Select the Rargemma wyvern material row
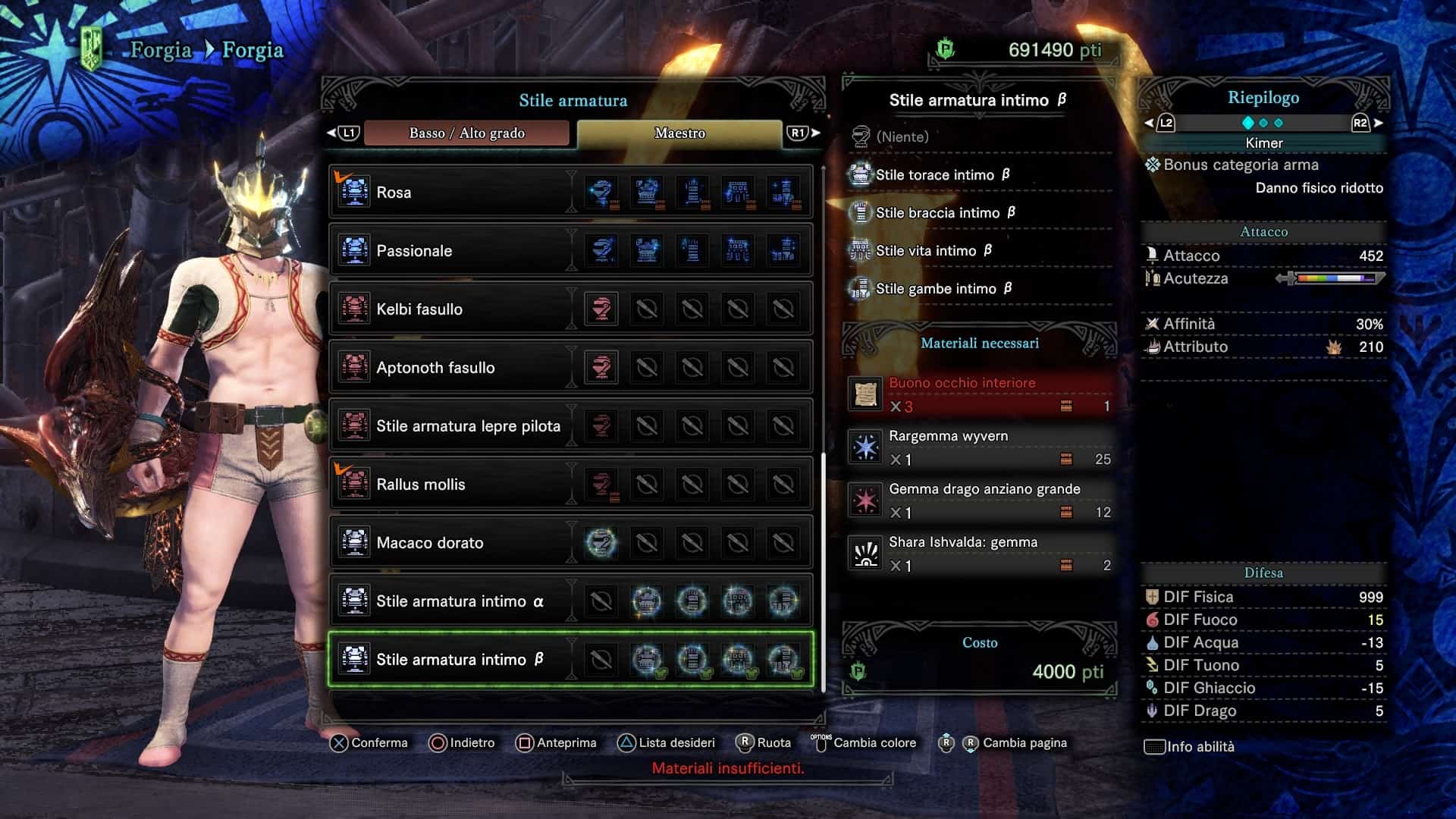The image size is (1456, 819). point(980,447)
